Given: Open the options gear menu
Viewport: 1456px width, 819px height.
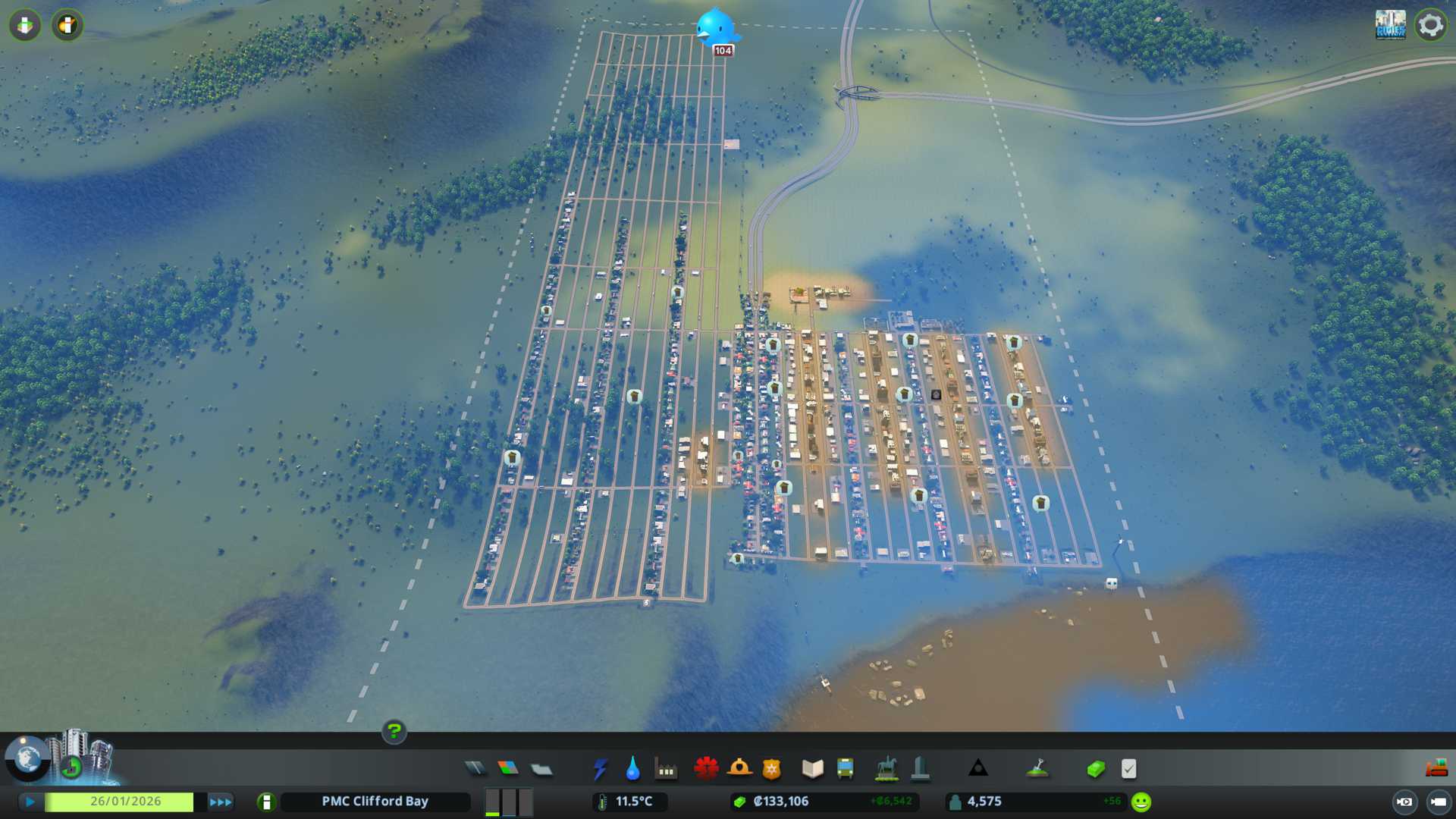Looking at the screenshot, I should [x=1430, y=25].
